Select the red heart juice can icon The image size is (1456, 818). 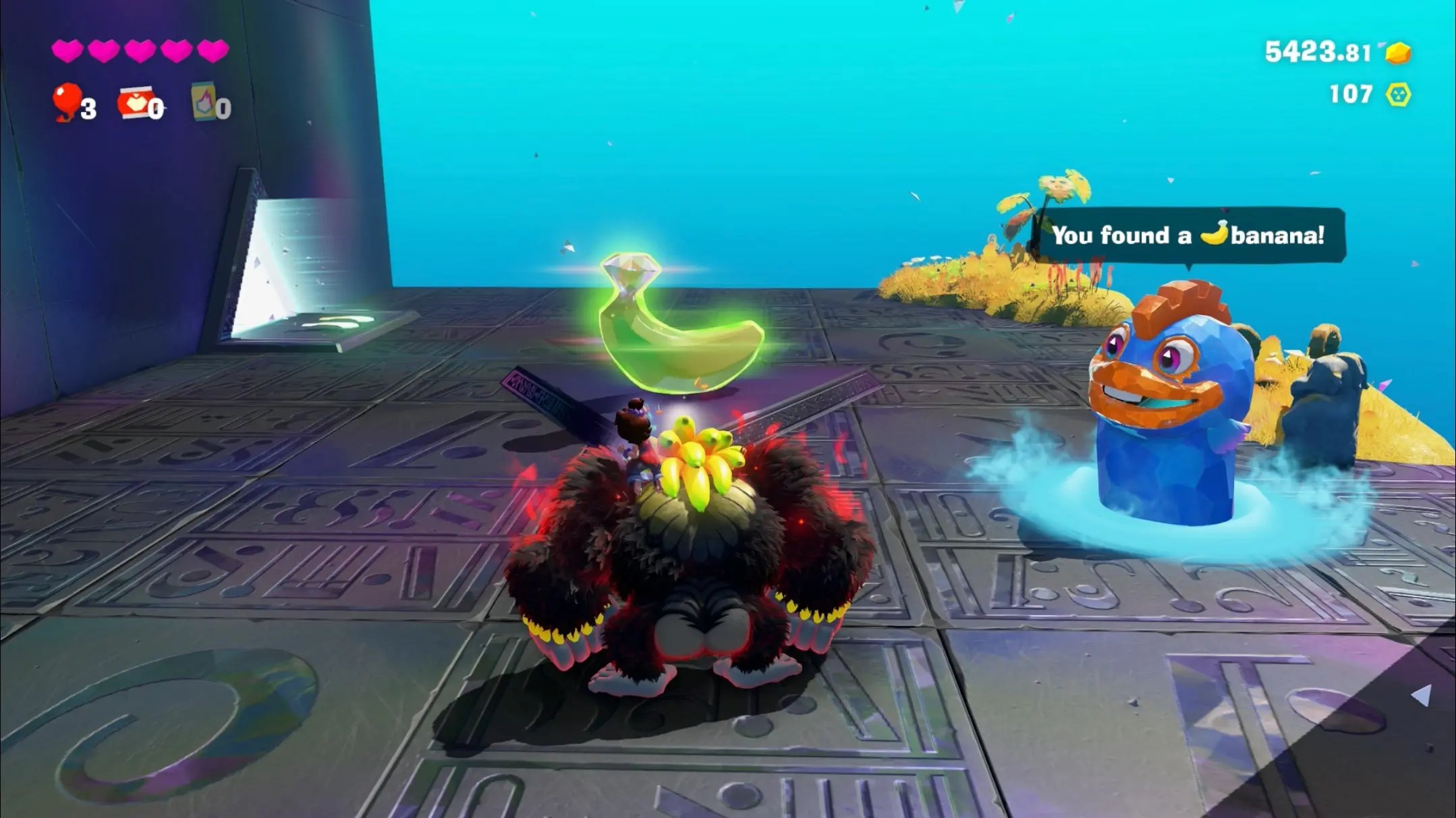pos(136,103)
